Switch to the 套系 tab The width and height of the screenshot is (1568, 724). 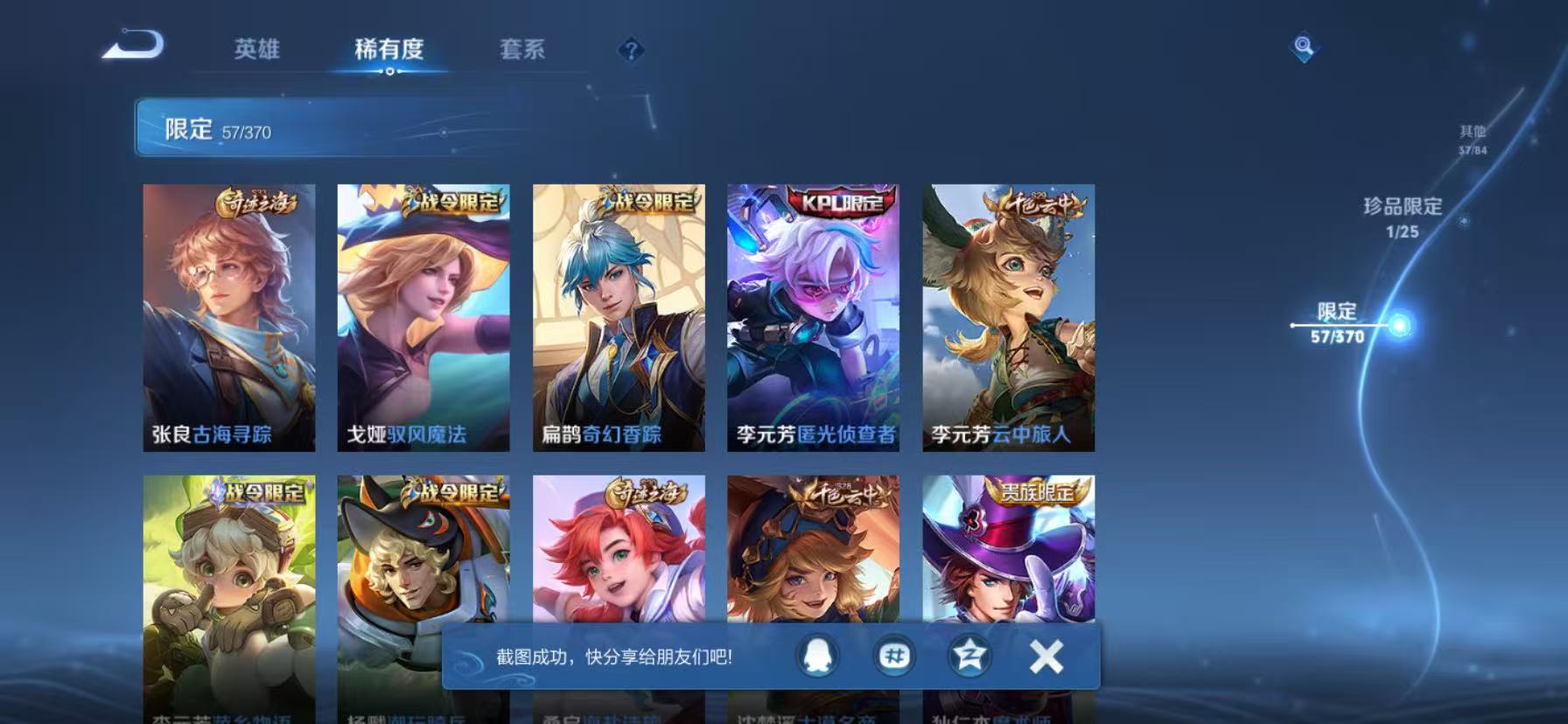click(523, 51)
